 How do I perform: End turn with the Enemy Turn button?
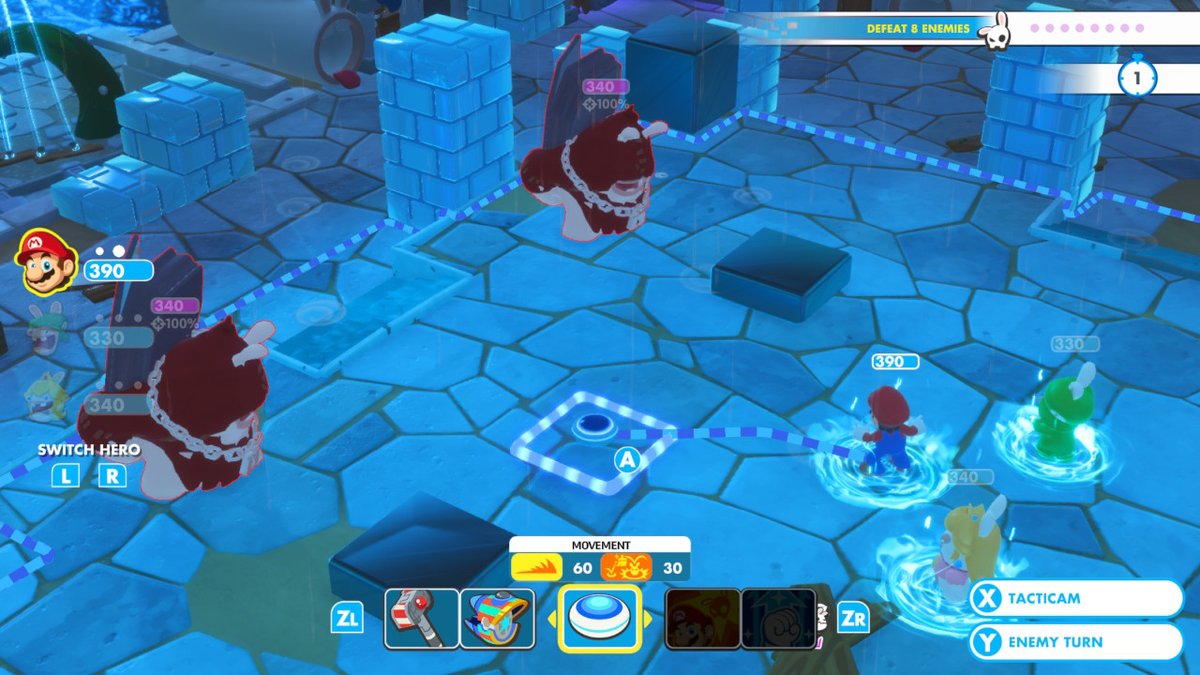(1076, 642)
